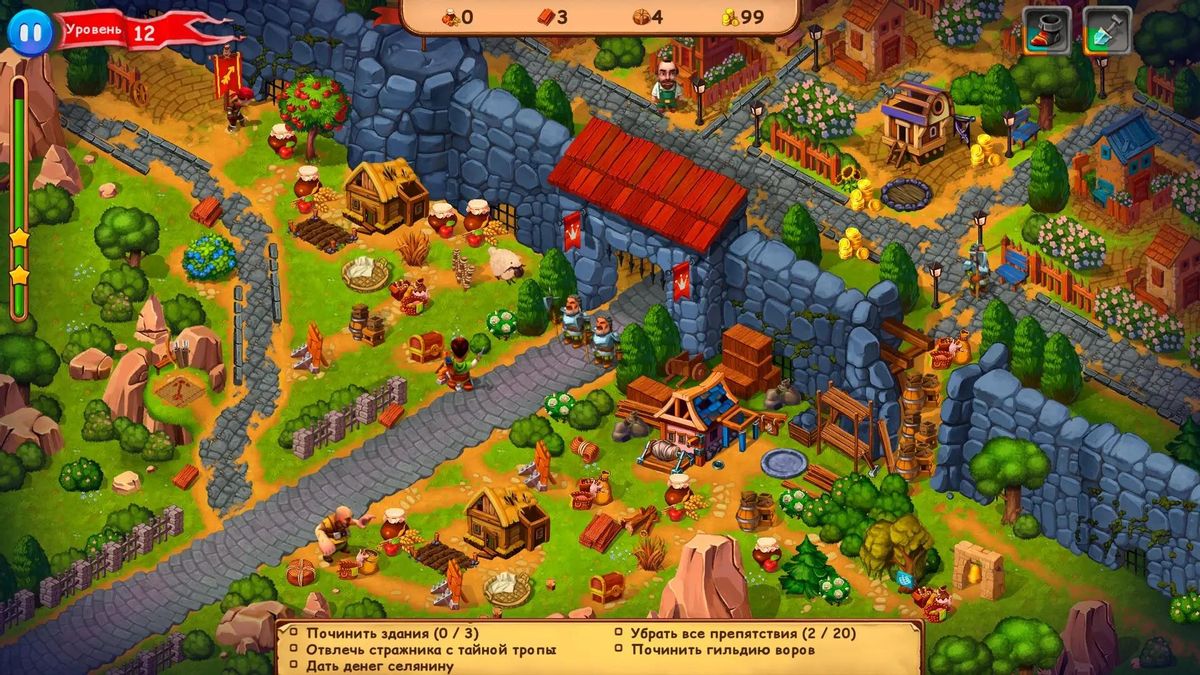Select the "Починить здания" objective
The height and width of the screenshot is (675, 1200).
pos(379,633)
